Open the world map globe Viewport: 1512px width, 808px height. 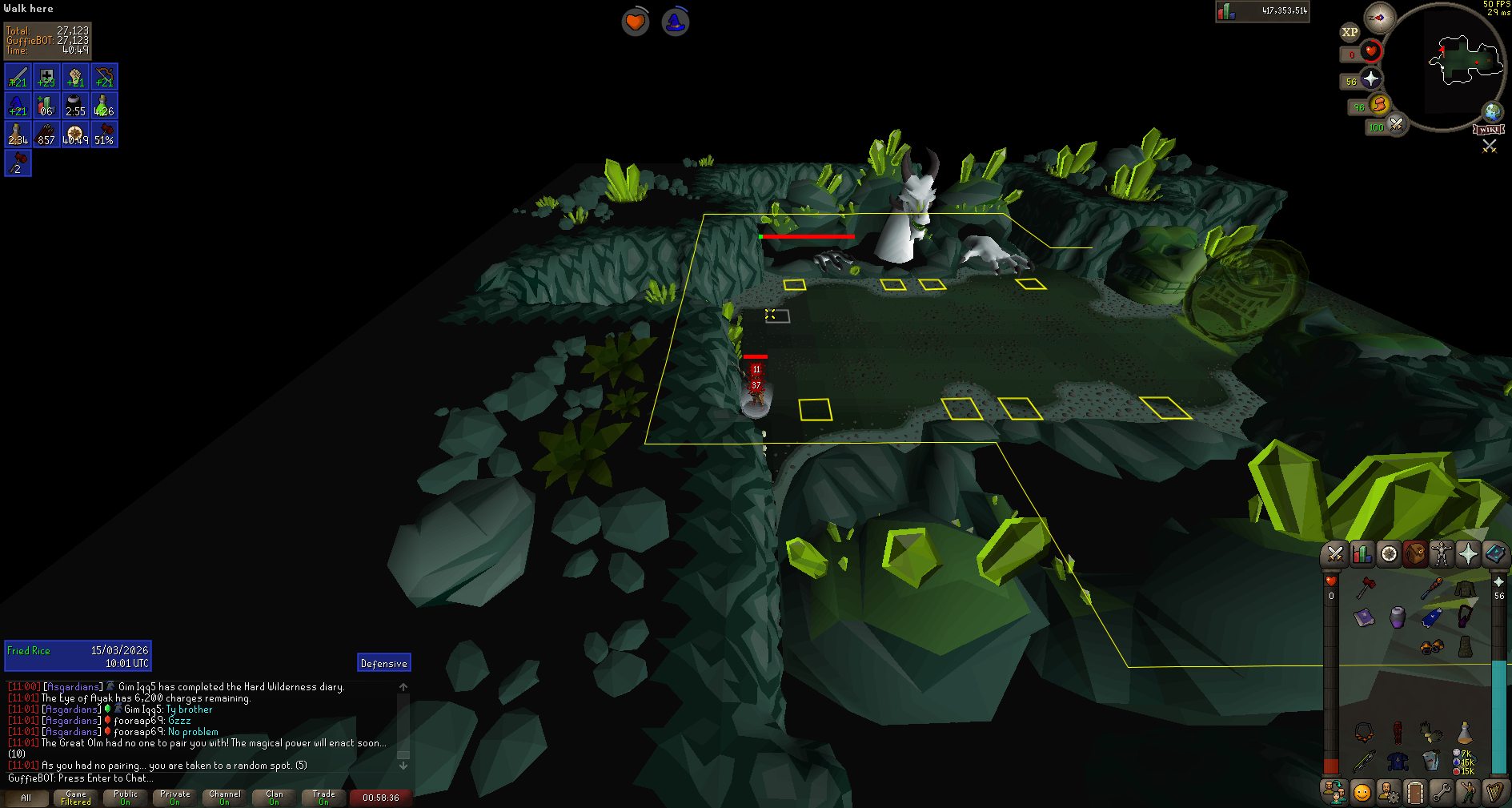1492,111
